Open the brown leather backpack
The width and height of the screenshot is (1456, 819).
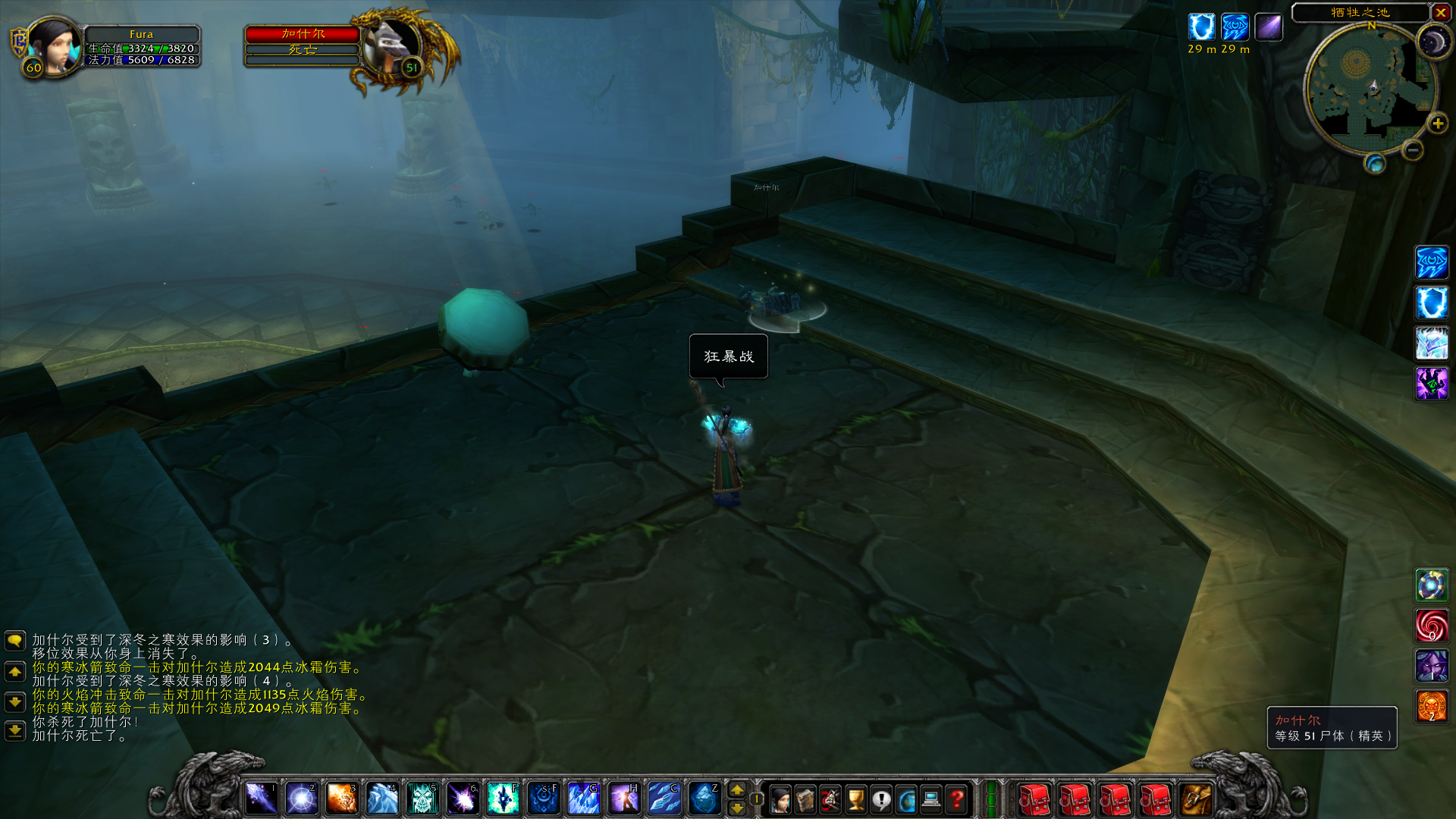point(1196,799)
